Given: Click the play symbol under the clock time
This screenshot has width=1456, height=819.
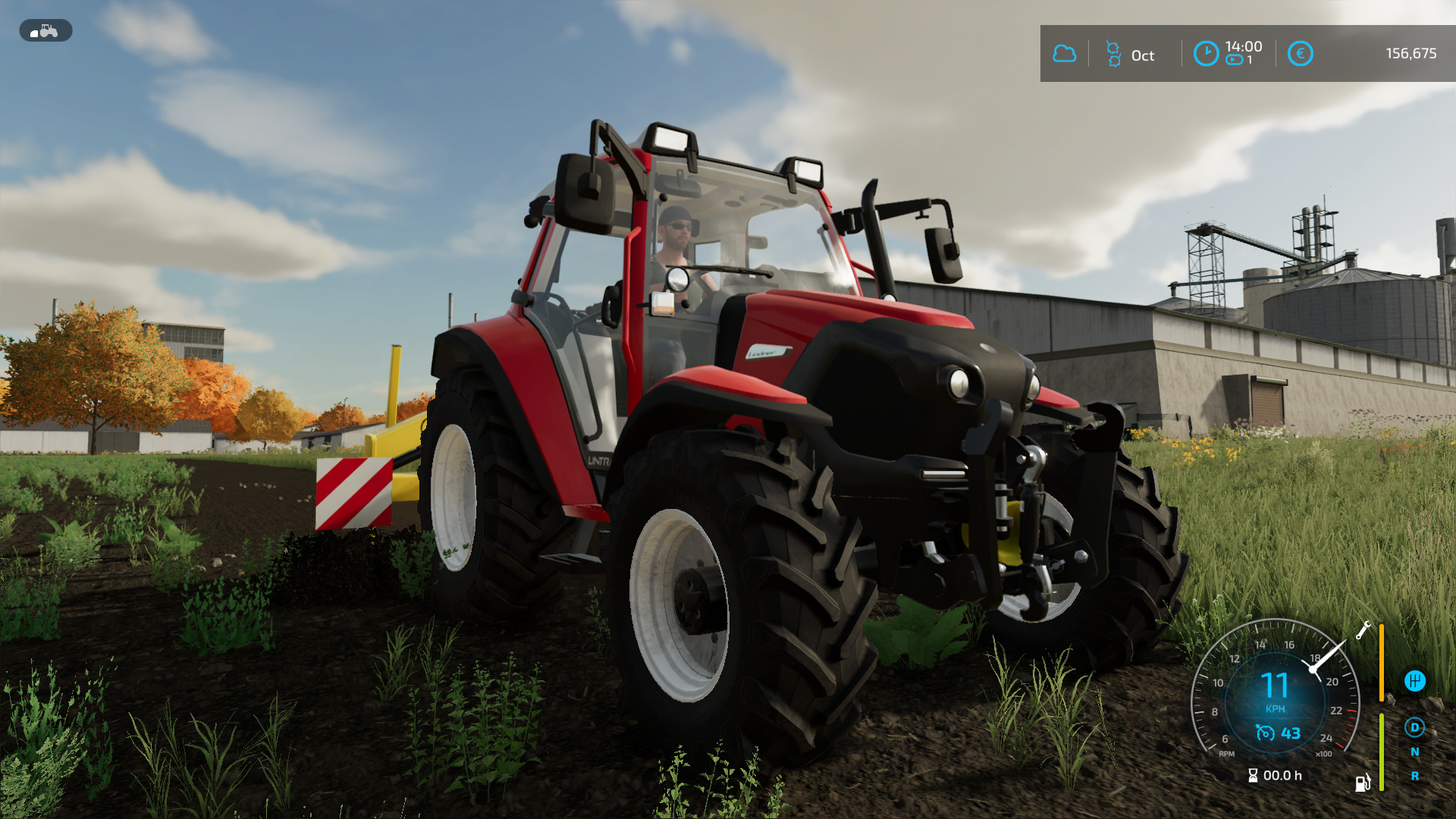Looking at the screenshot, I should (1233, 59).
